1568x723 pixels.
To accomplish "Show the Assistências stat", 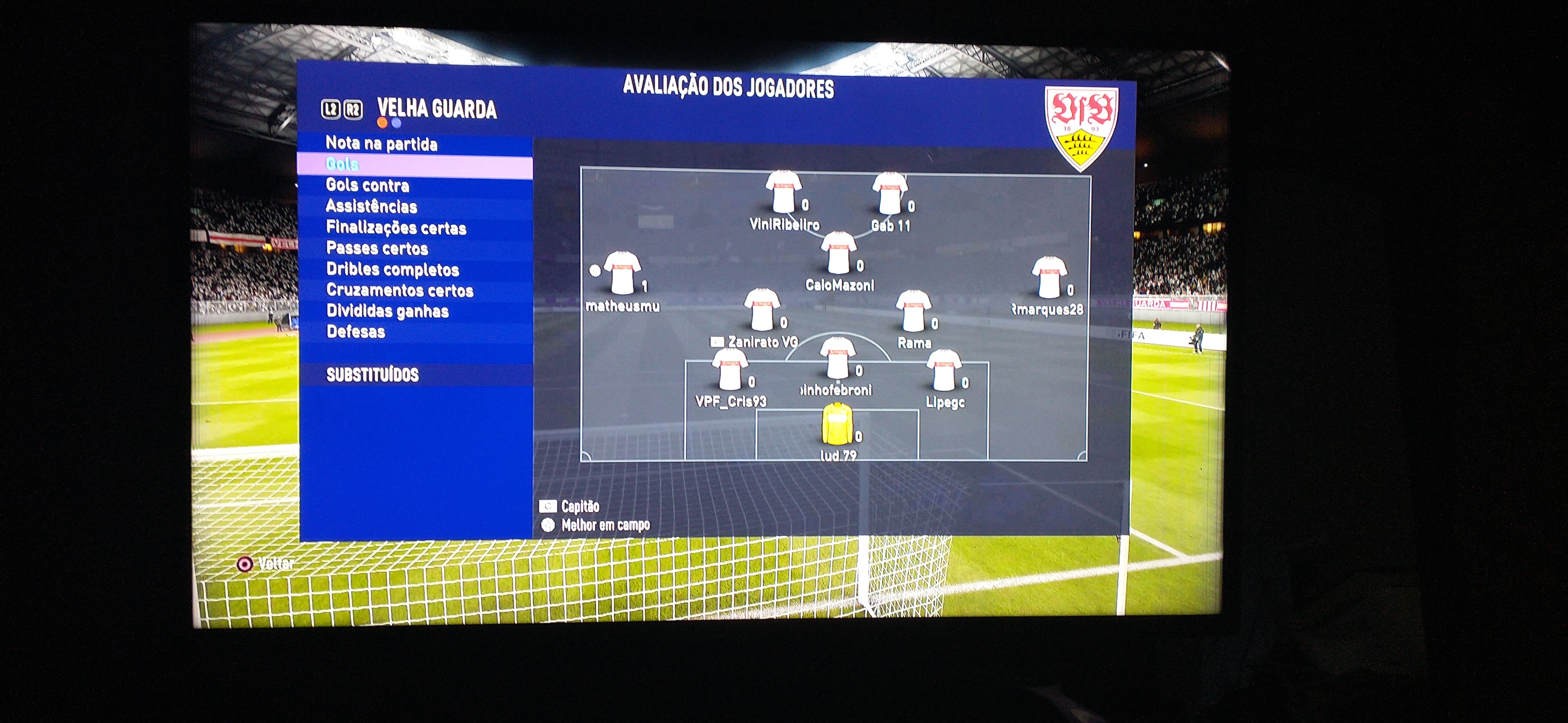I will pos(371,207).
